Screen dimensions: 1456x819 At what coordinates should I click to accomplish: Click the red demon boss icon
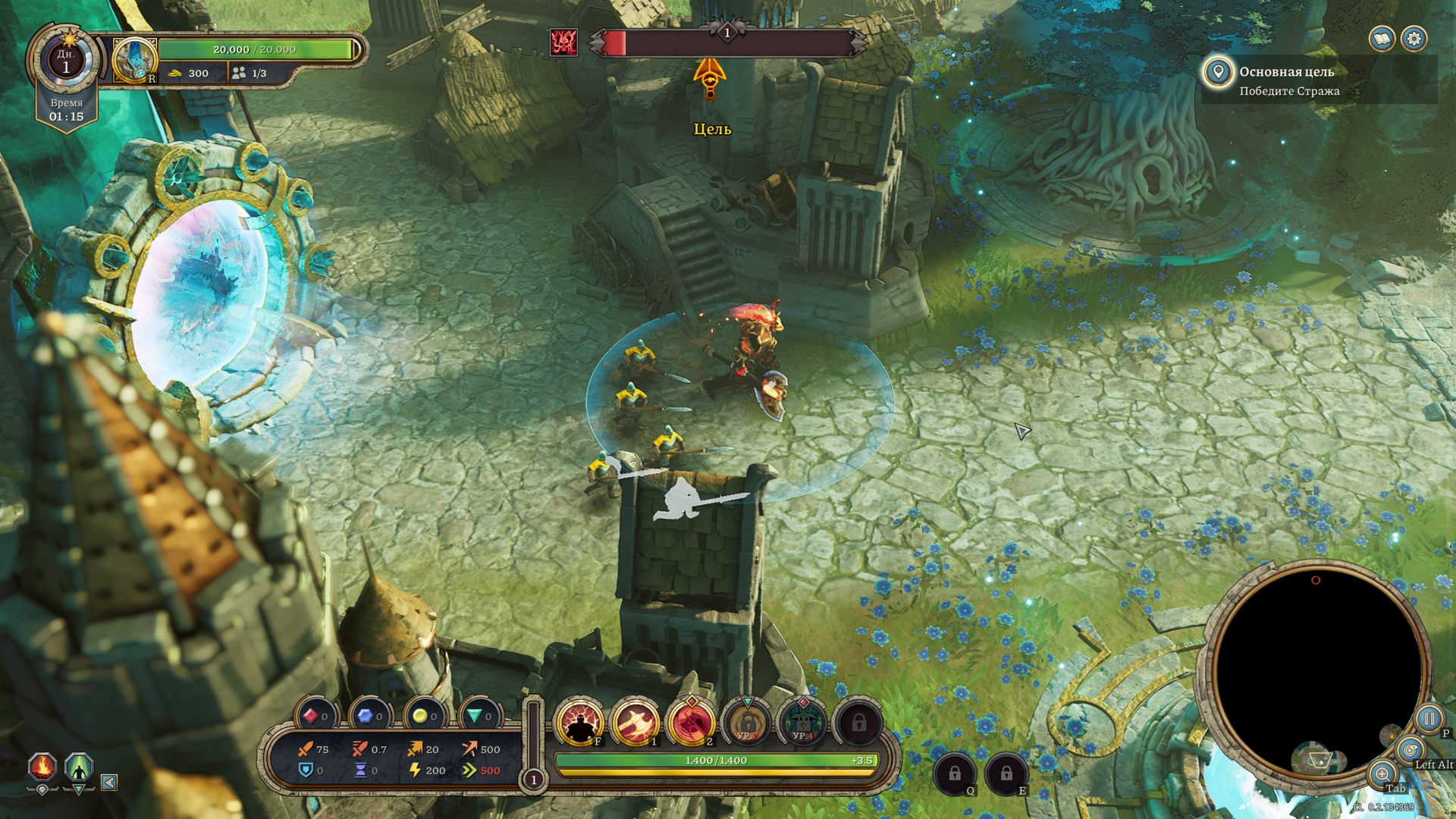pos(563,42)
